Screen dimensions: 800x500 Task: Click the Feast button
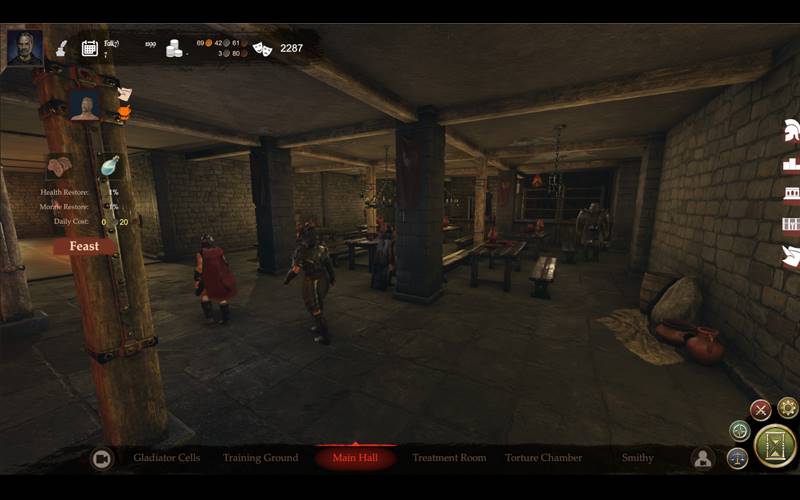click(85, 246)
